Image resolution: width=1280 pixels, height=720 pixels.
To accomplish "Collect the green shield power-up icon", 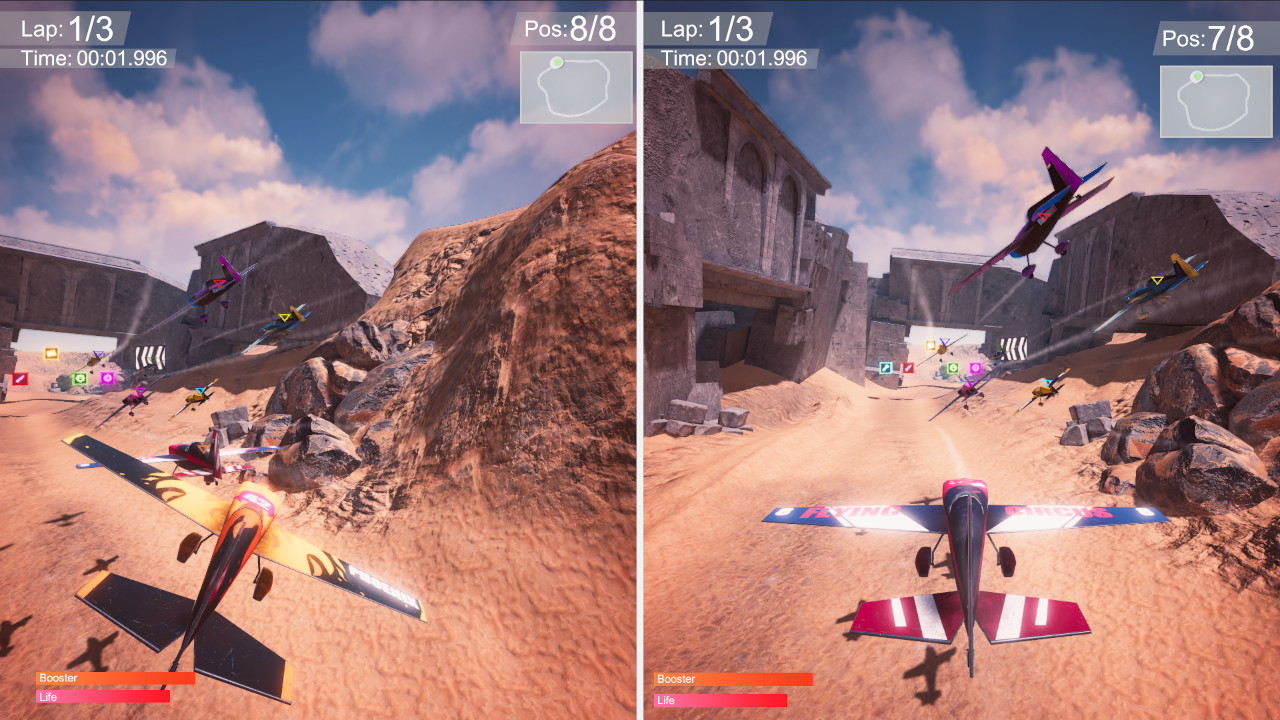I will click(80, 378).
